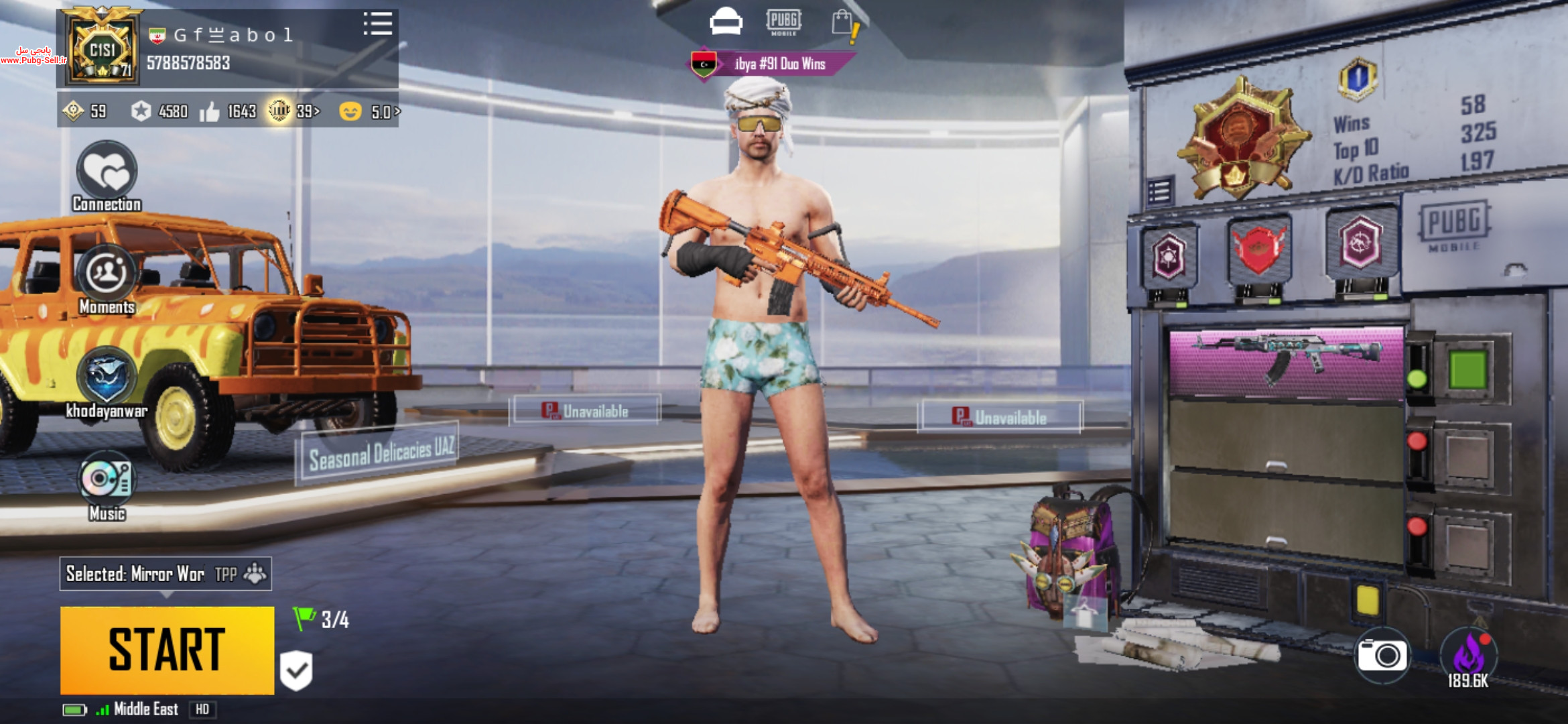1568x724 pixels.
Task: Open the center PUBG Mobile logo icon
Action: coord(783,21)
